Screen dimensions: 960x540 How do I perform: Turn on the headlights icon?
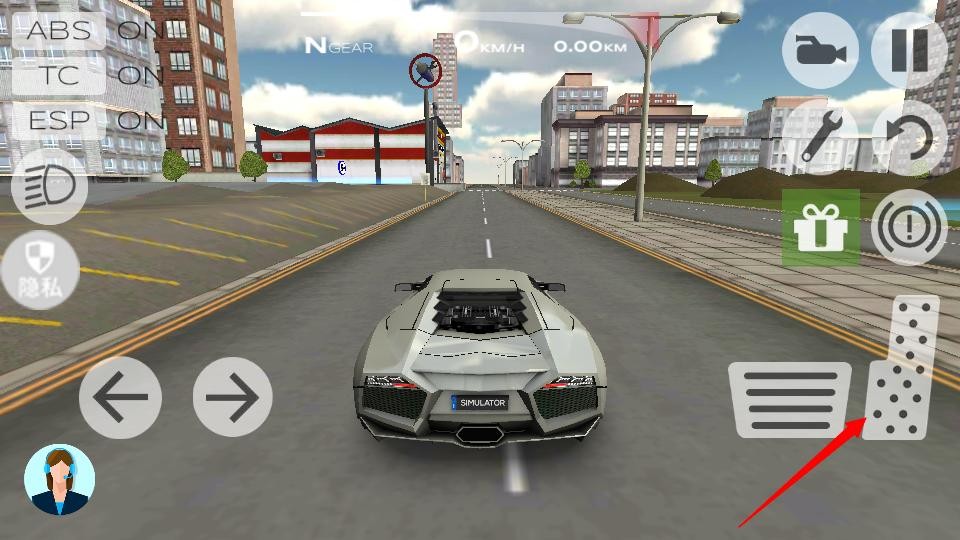(x=50, y=187)
